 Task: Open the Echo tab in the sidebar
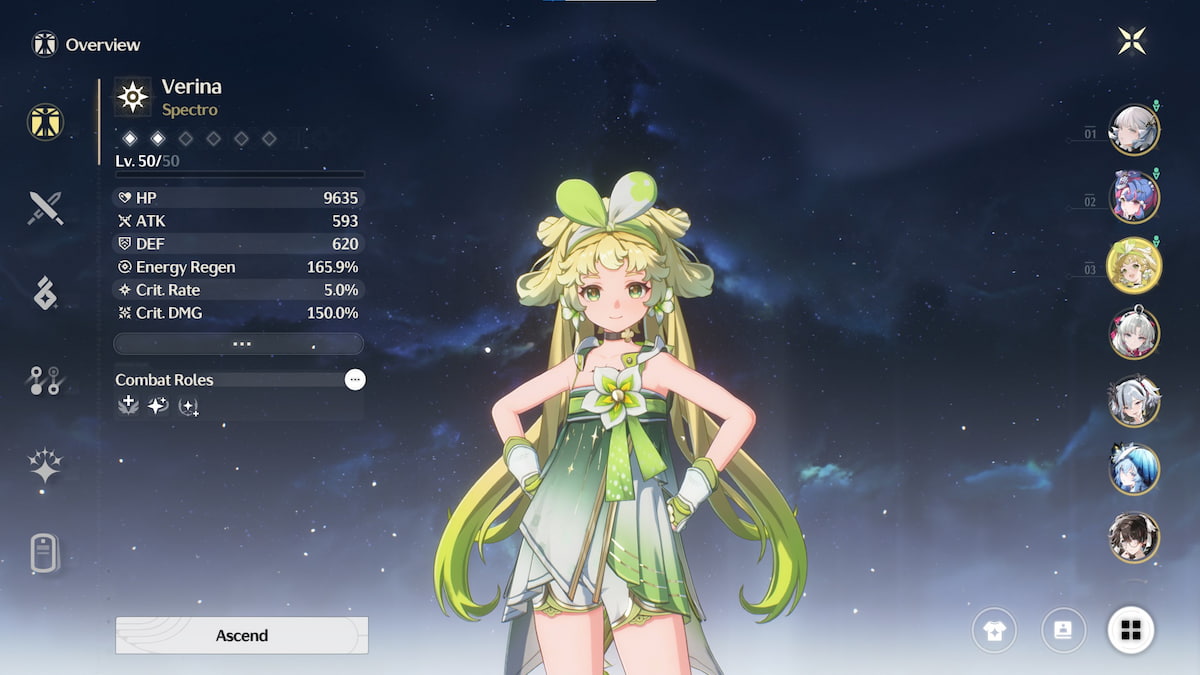(x=46, y=293)
